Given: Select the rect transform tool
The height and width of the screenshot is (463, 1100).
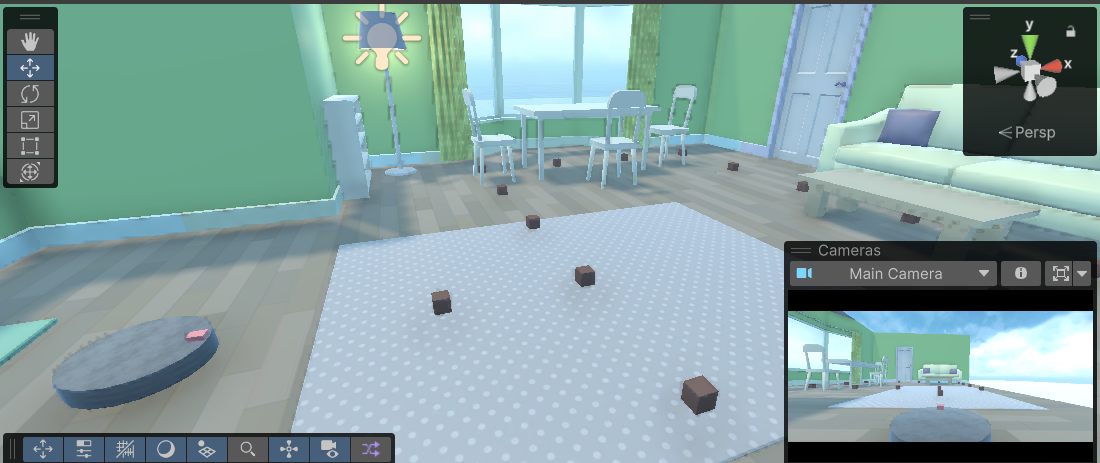Looking at the screenshot, I should pos(30,146).
